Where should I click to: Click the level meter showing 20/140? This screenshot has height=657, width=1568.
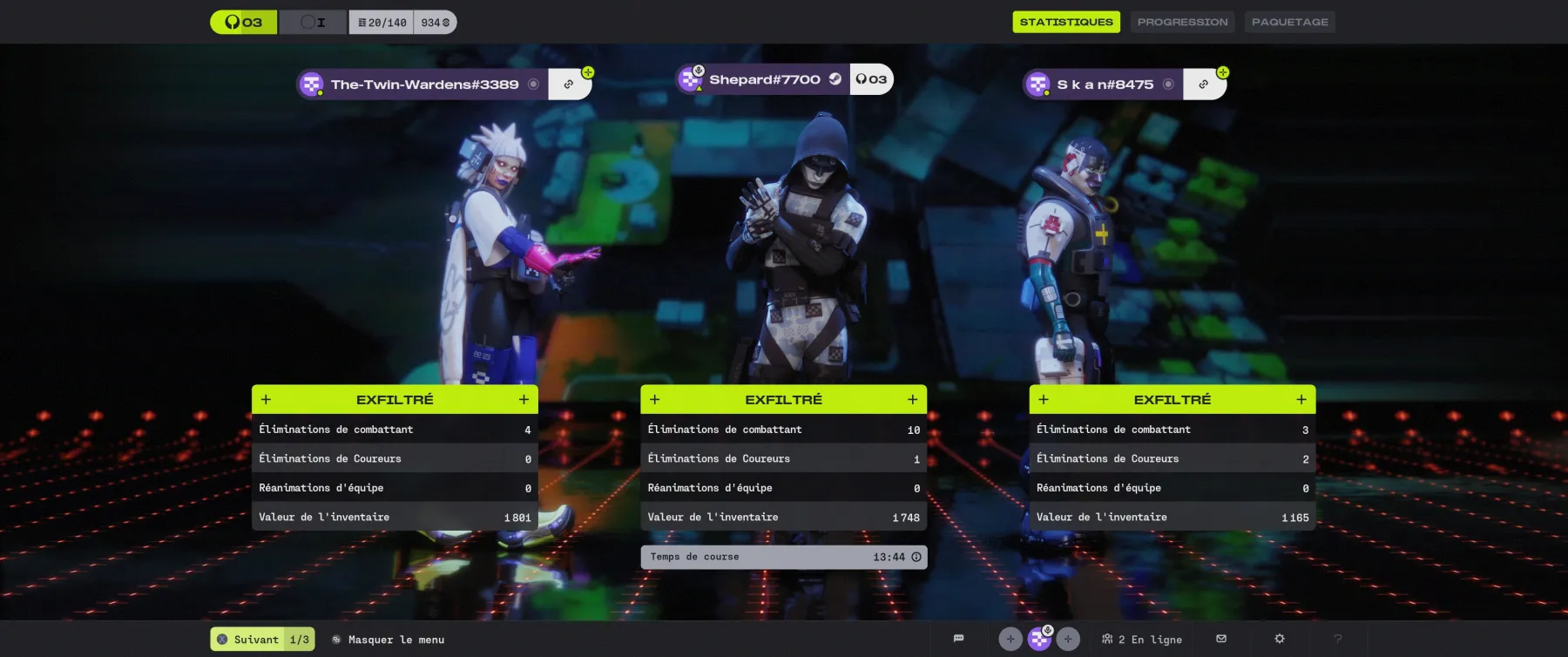tap(381, 22)
